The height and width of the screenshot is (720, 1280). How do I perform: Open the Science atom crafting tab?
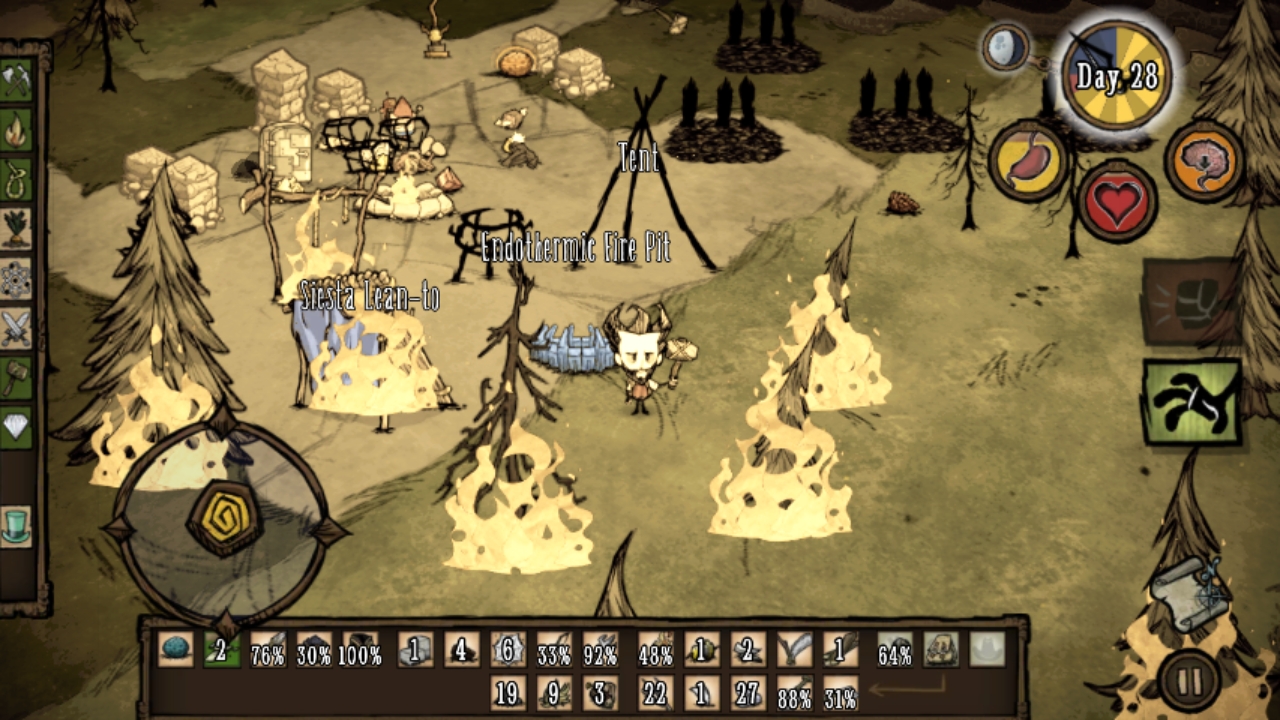click(17, 278)
